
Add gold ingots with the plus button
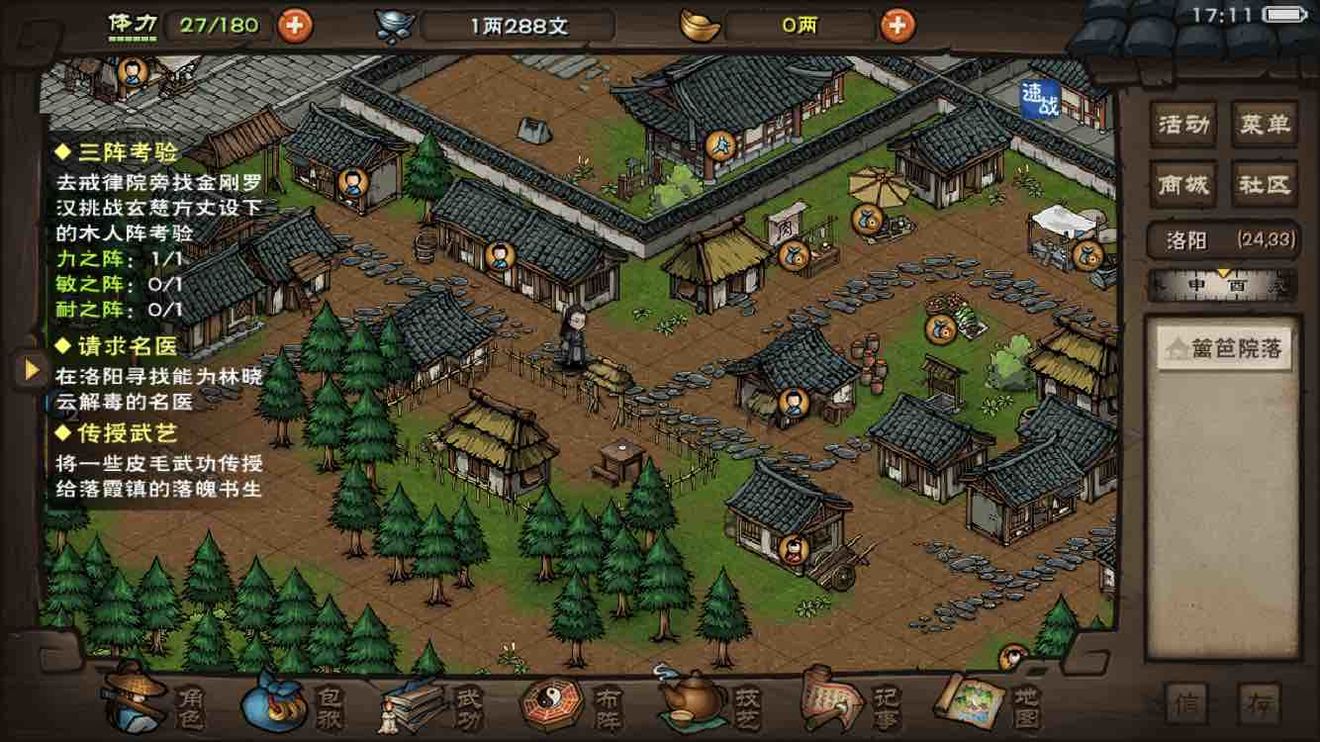897,25
